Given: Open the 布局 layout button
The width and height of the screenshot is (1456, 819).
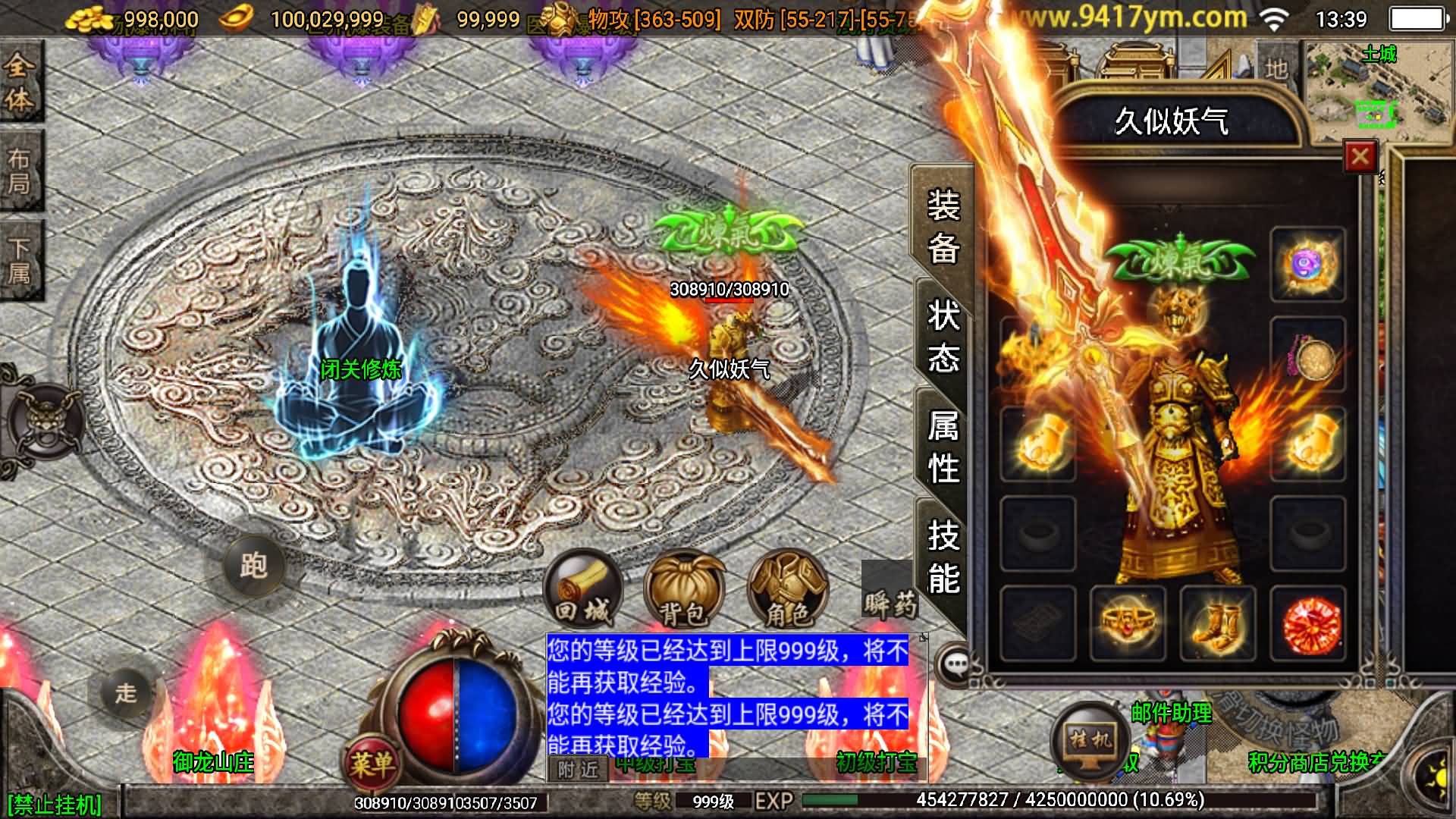Looking at the screenshot, I should click(20, 171).
